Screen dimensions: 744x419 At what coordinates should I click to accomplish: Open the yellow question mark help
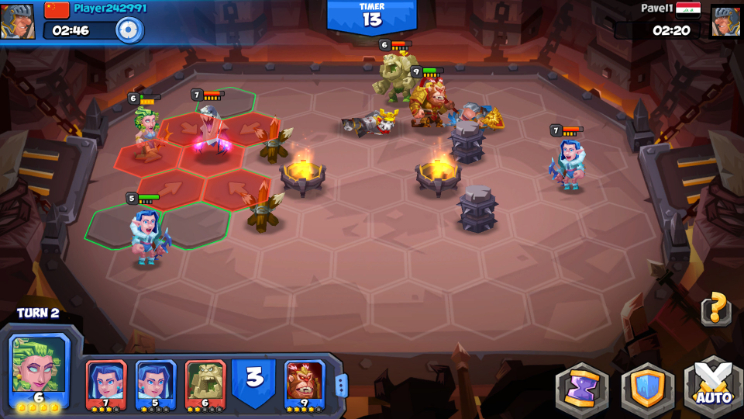(x=714, y=309)
